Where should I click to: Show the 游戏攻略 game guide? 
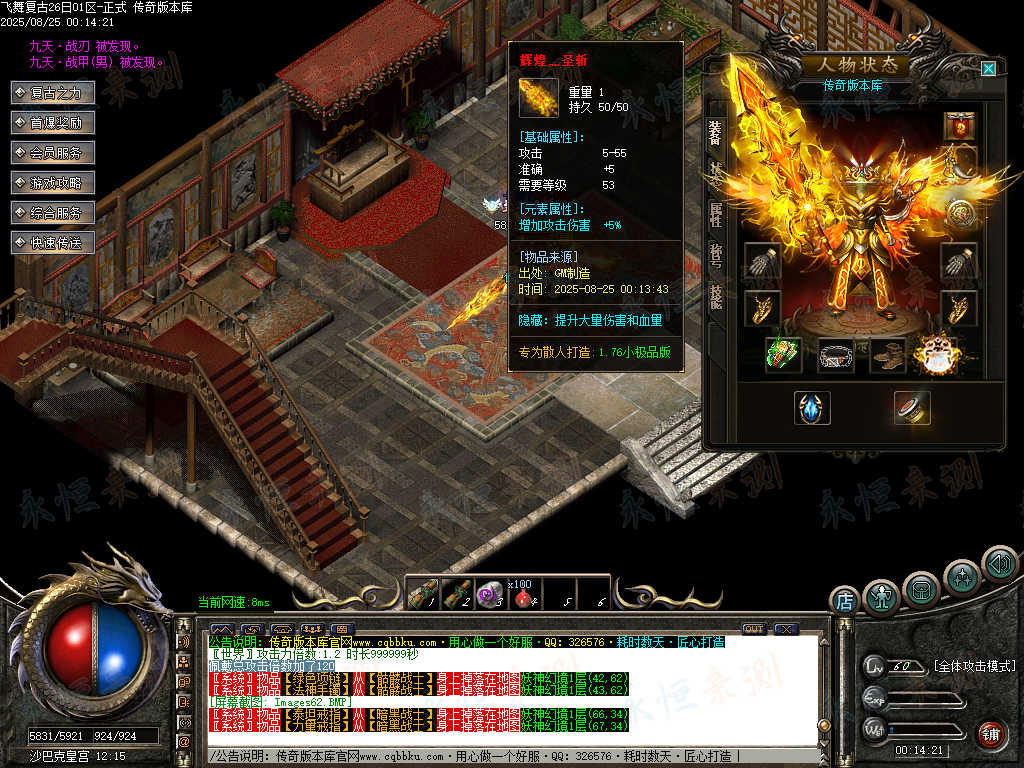pos(54,183)
